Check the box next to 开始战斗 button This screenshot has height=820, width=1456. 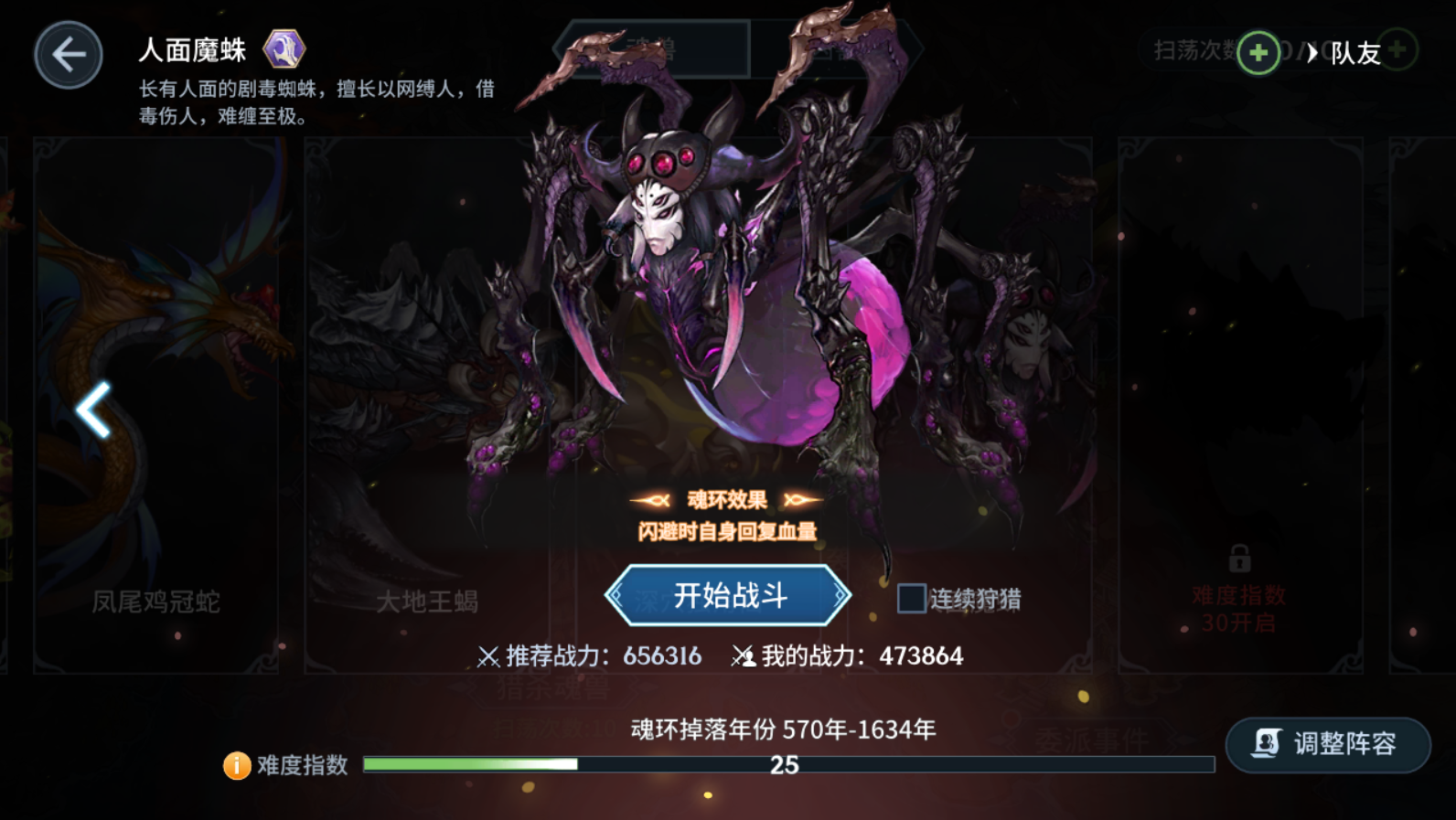click(910, 597)
